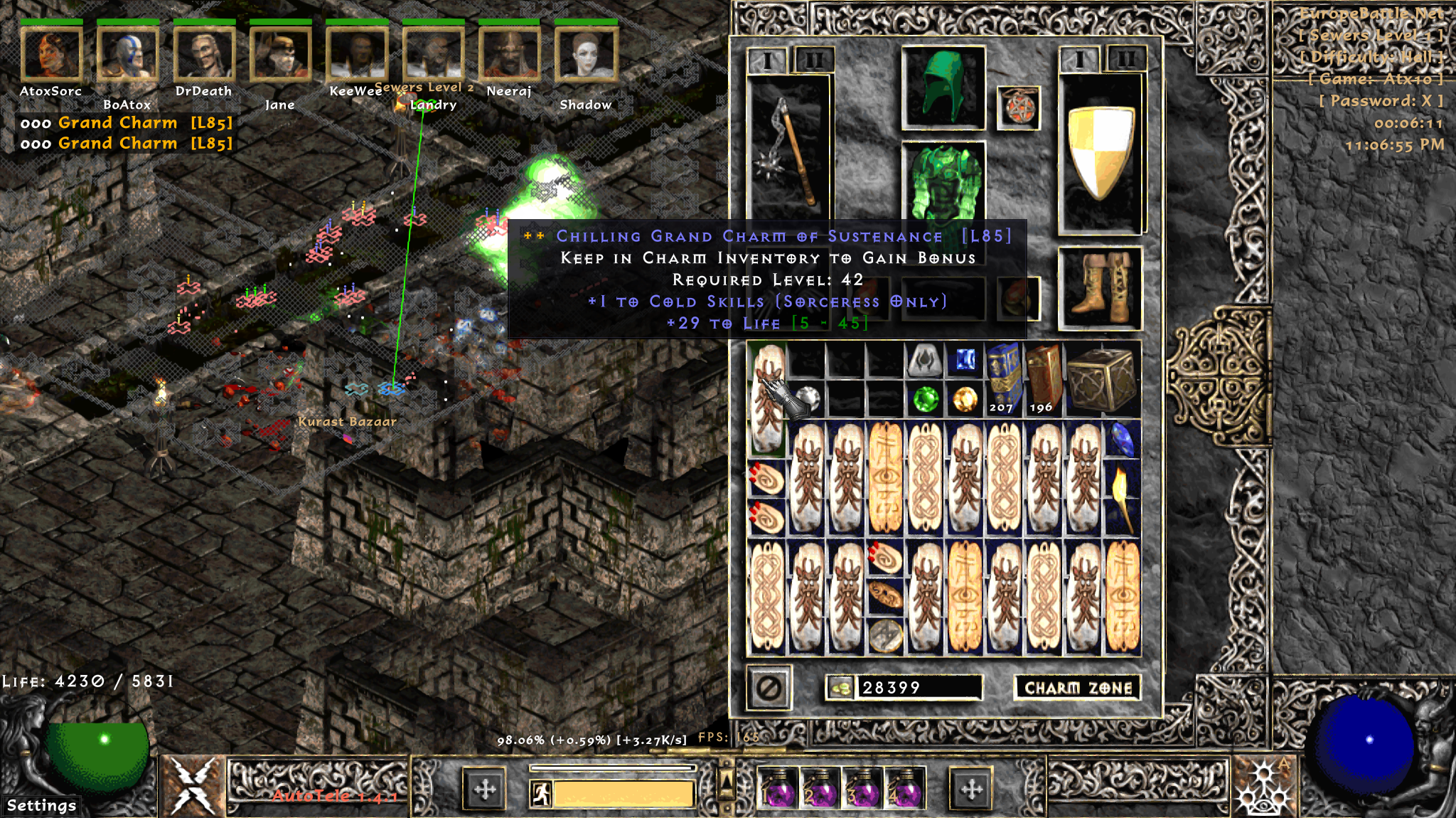
Task: Close the inventory with the circle-slash button
Action: click(769, 688)
